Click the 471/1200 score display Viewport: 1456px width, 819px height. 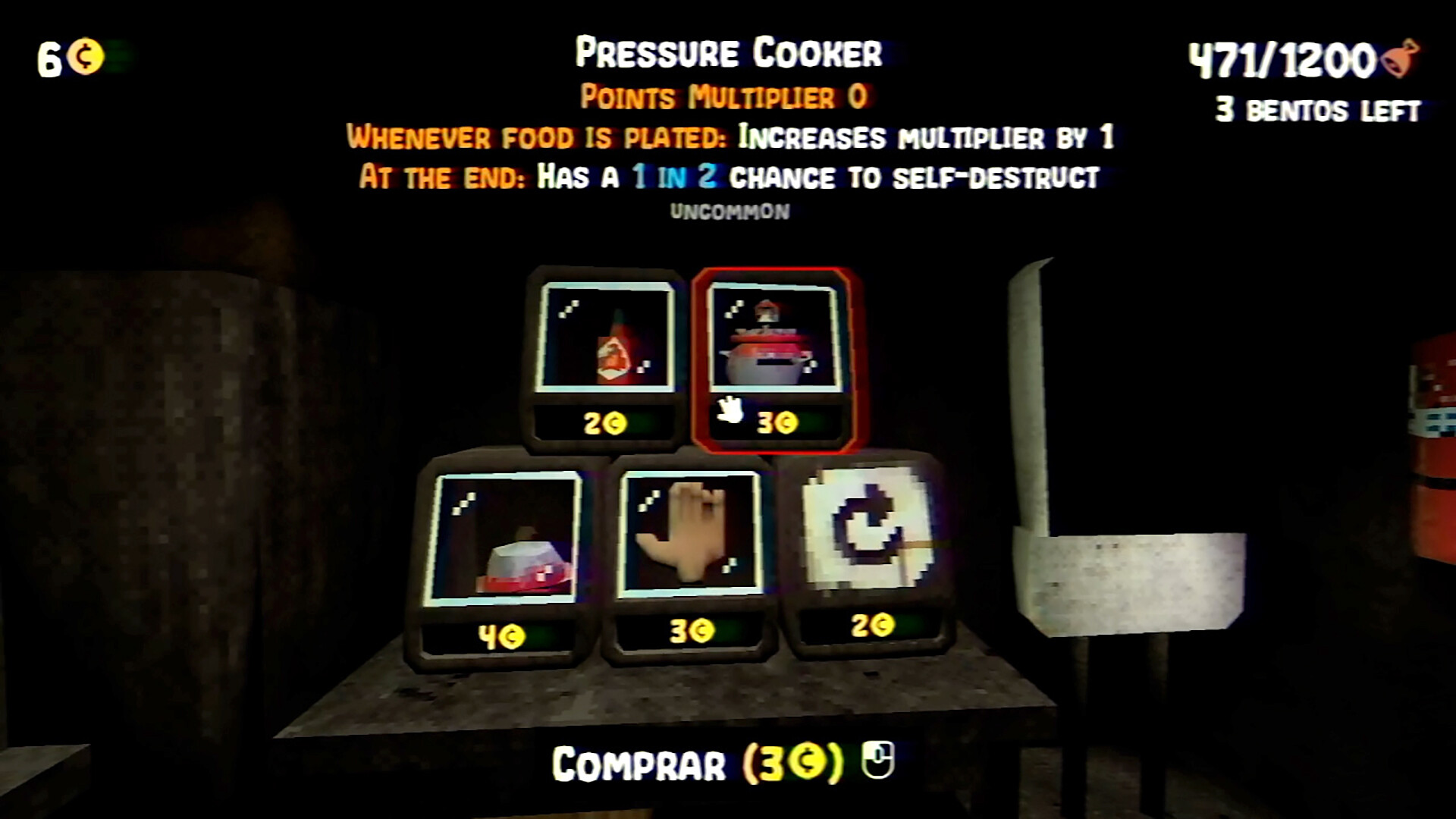coord(1282,57)
